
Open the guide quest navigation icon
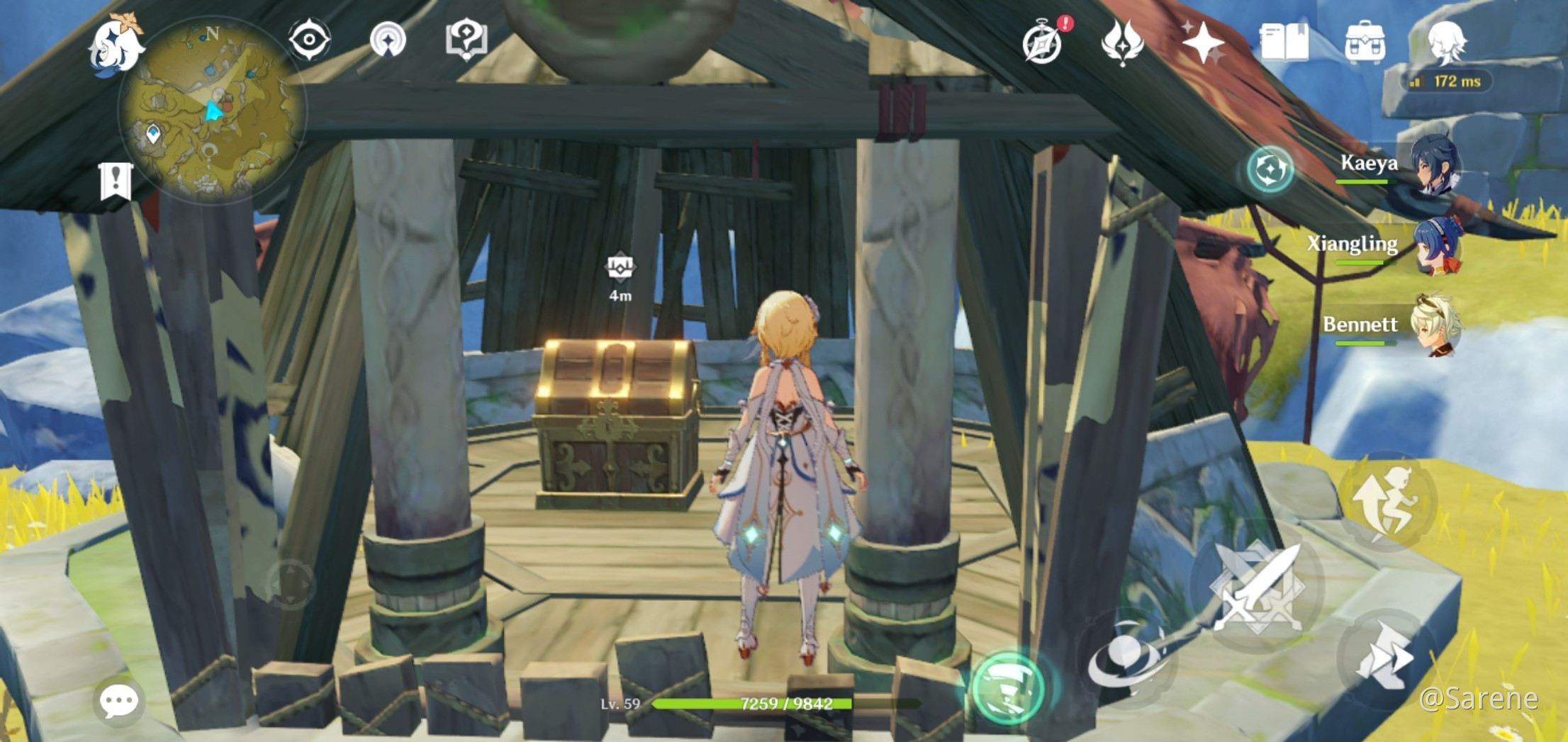click(464, 40)
